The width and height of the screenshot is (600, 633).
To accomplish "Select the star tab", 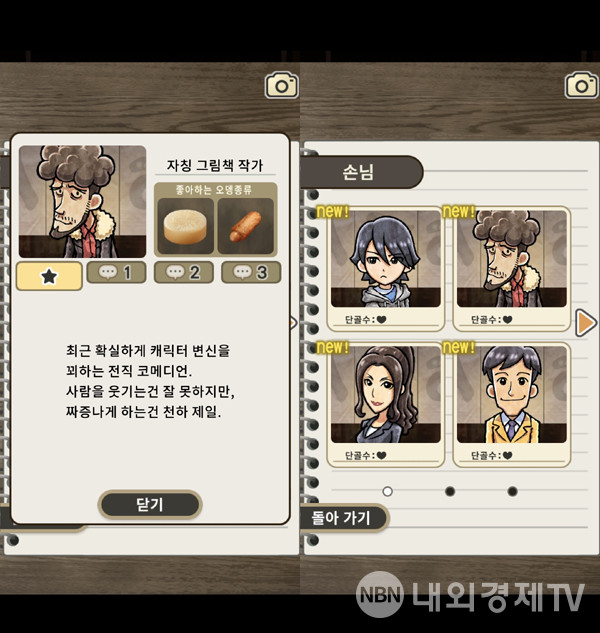I will 49,274.
